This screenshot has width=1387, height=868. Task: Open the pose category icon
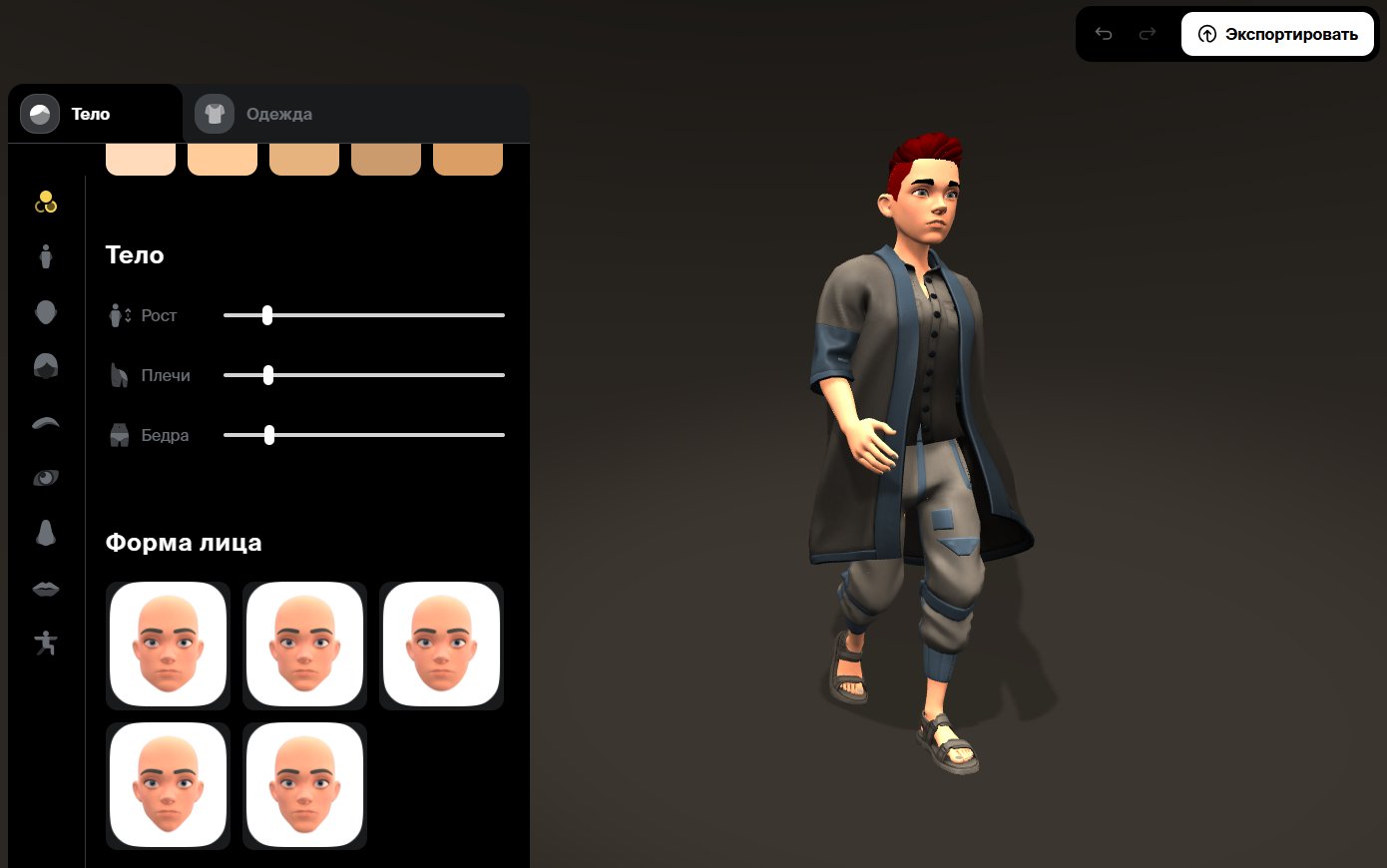click(x=46, y=644)
